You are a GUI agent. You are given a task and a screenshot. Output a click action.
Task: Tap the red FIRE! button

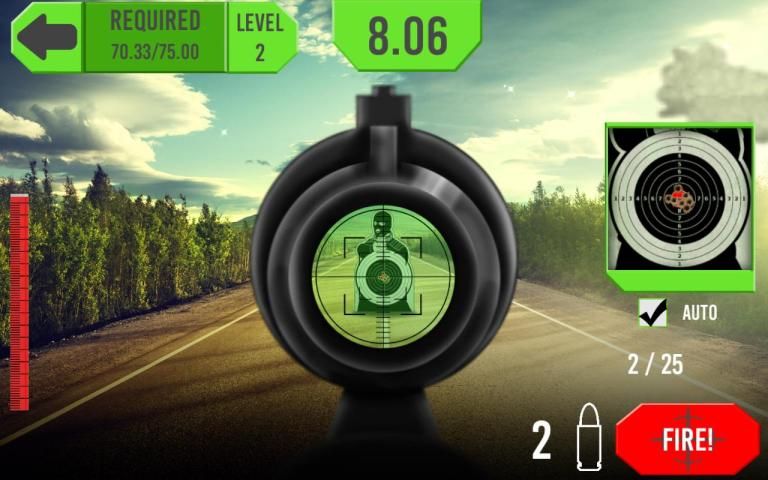click(x=687, y=439)
